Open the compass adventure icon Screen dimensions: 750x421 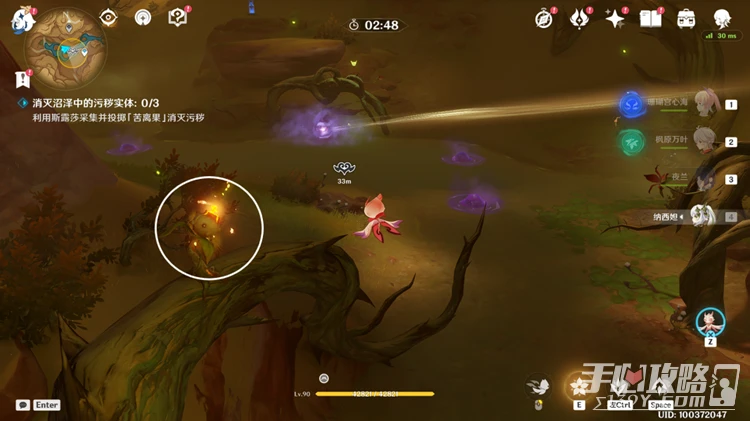(544, 18)
